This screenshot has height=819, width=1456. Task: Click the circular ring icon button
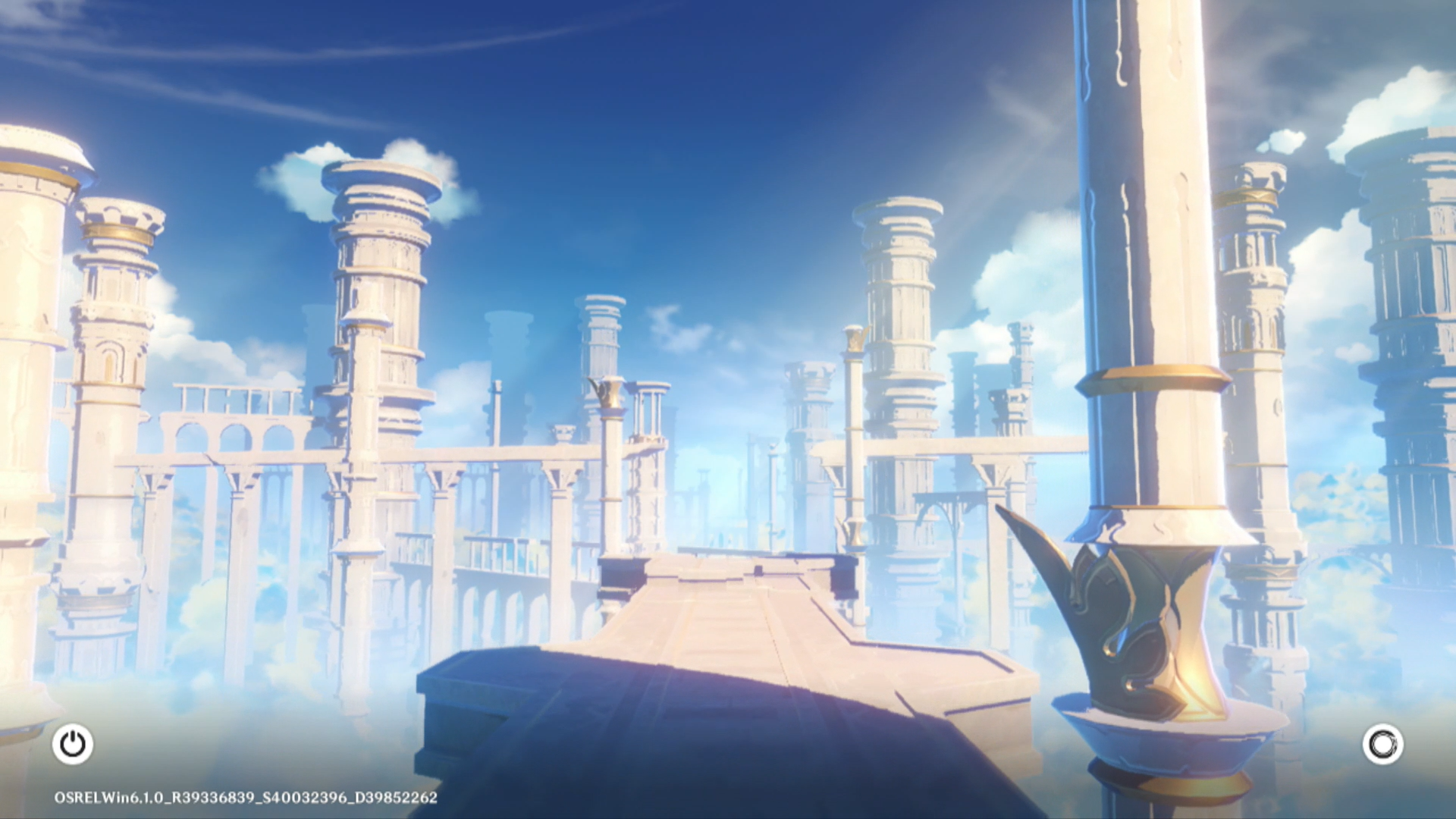click(1382, 744)
